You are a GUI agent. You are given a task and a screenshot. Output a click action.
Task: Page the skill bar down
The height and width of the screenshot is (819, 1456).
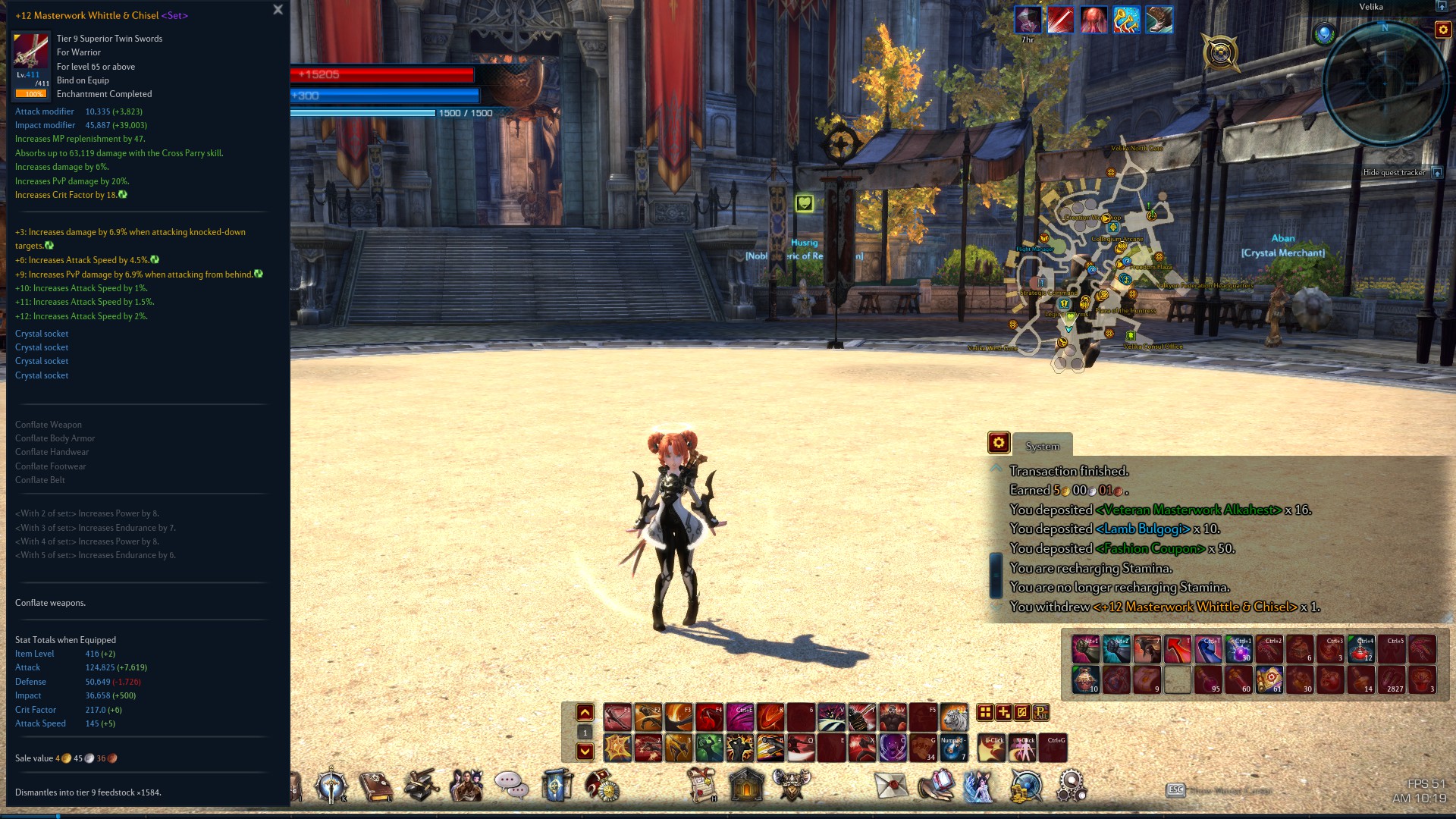[585, 752]
